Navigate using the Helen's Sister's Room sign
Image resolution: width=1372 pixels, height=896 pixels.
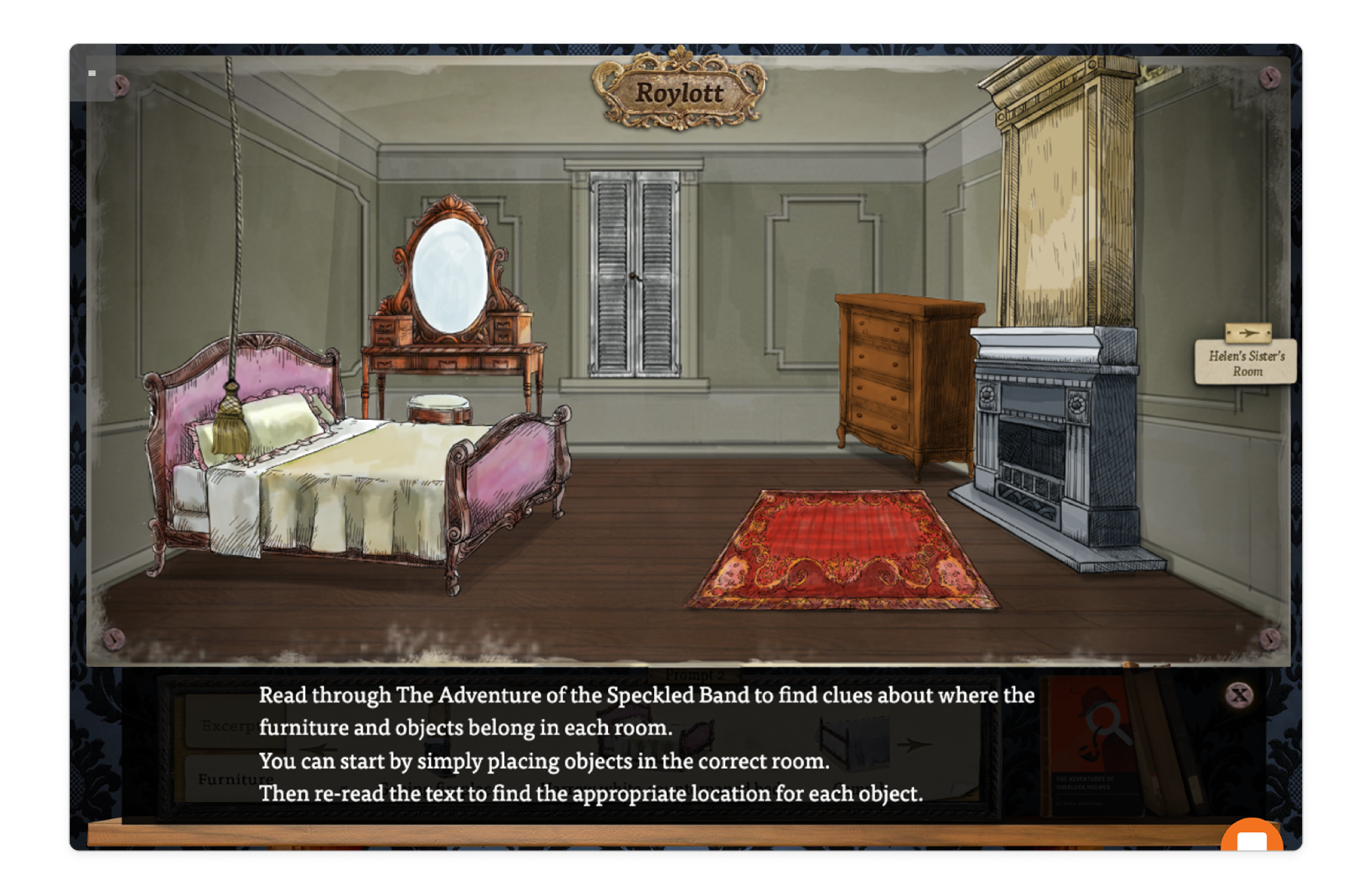point(1247,364)
